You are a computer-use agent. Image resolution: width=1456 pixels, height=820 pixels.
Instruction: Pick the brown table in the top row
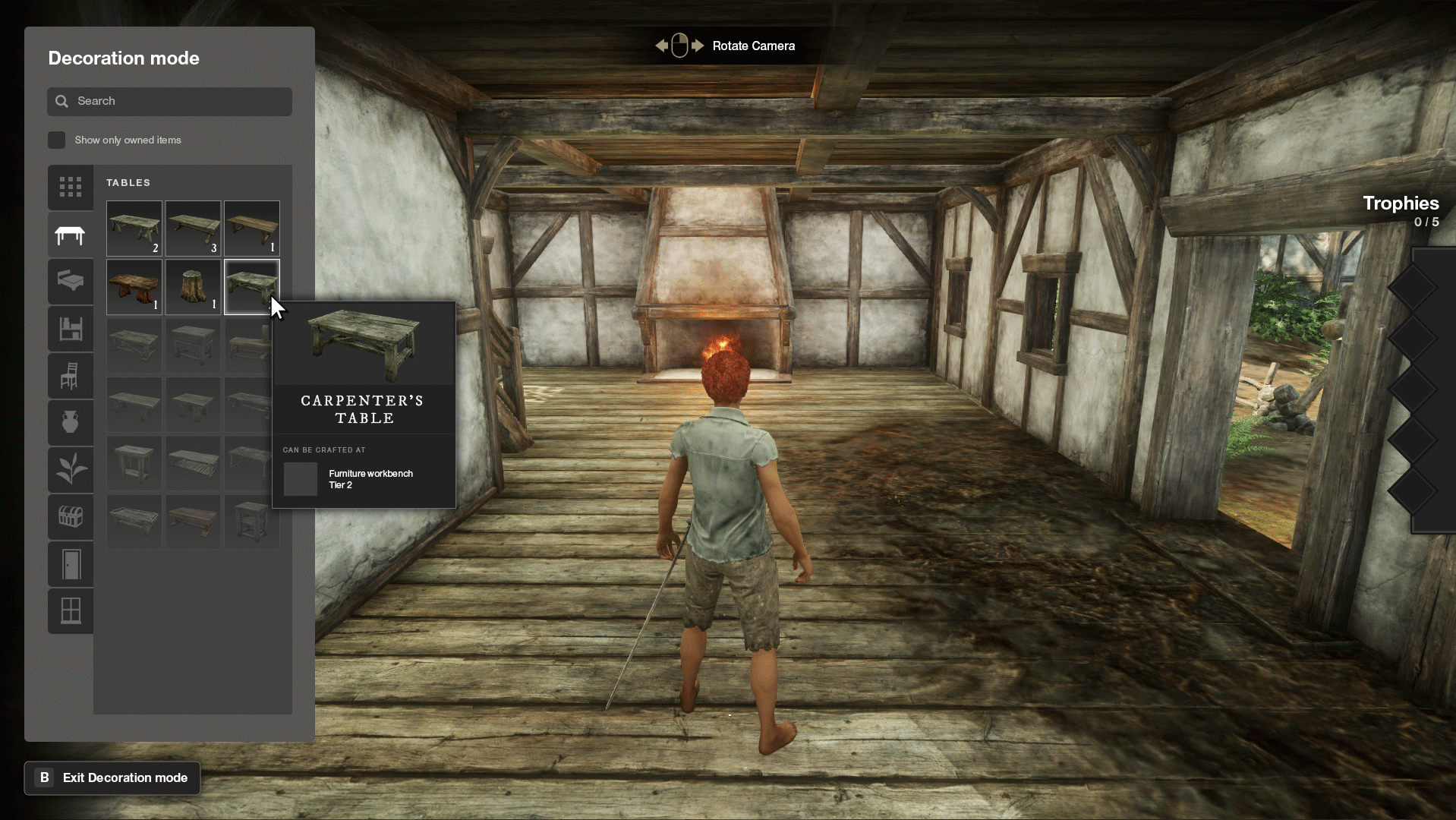tap(251, 228)
